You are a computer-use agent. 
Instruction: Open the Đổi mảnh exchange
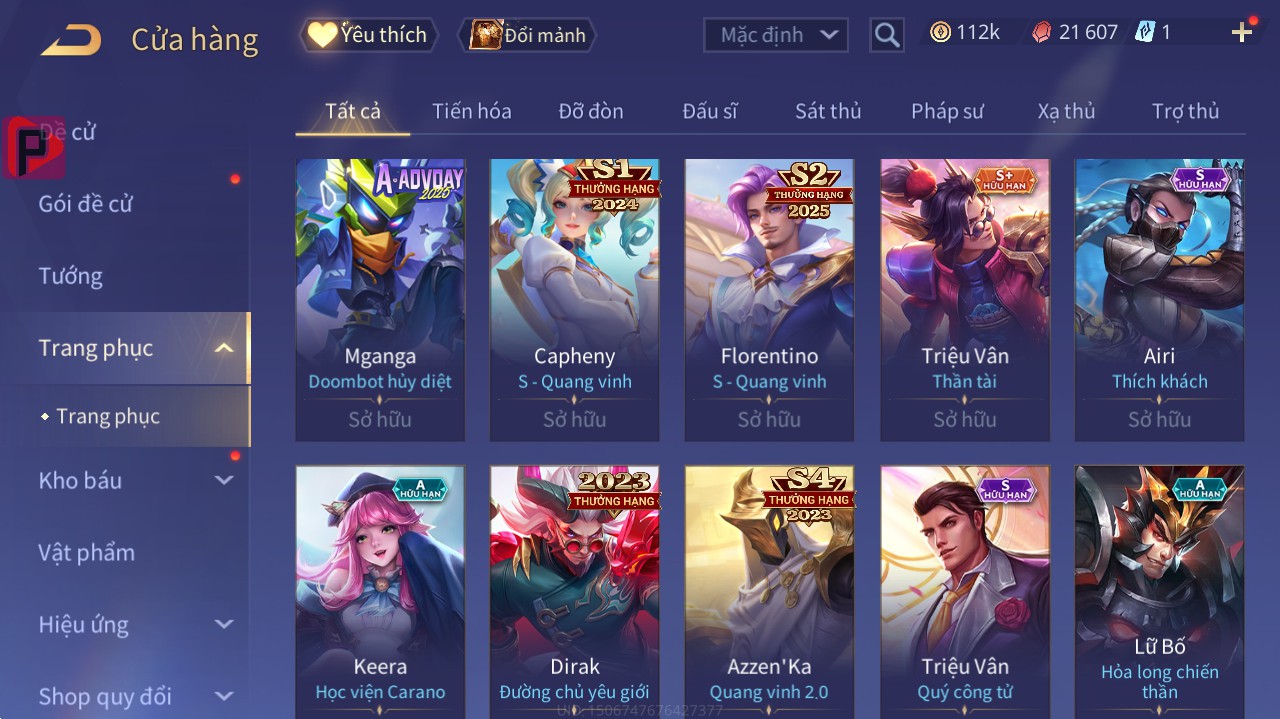click(x=527, y=35)
